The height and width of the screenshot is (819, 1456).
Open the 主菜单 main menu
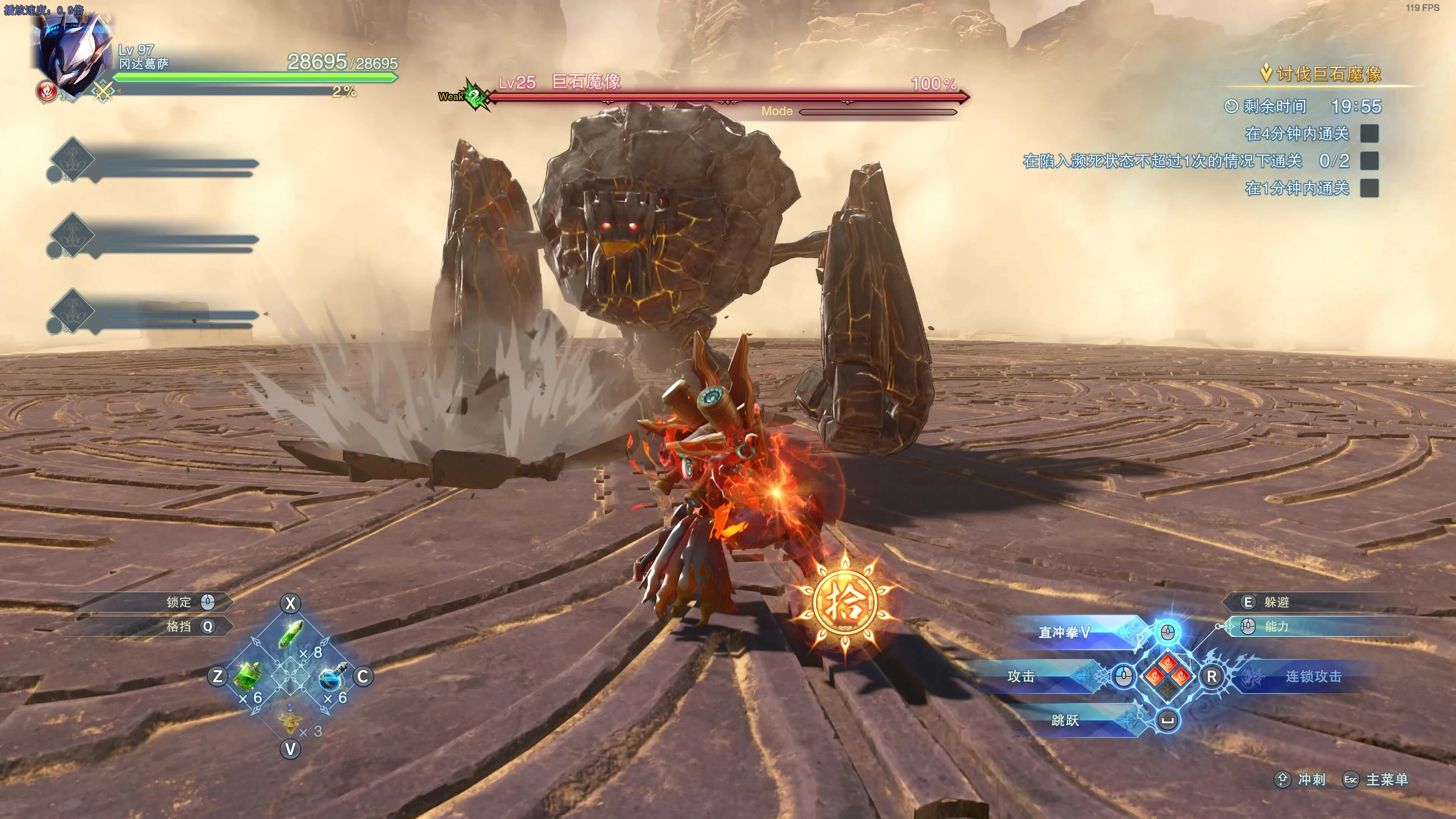pyautogui.click(x=1386, y=780)
